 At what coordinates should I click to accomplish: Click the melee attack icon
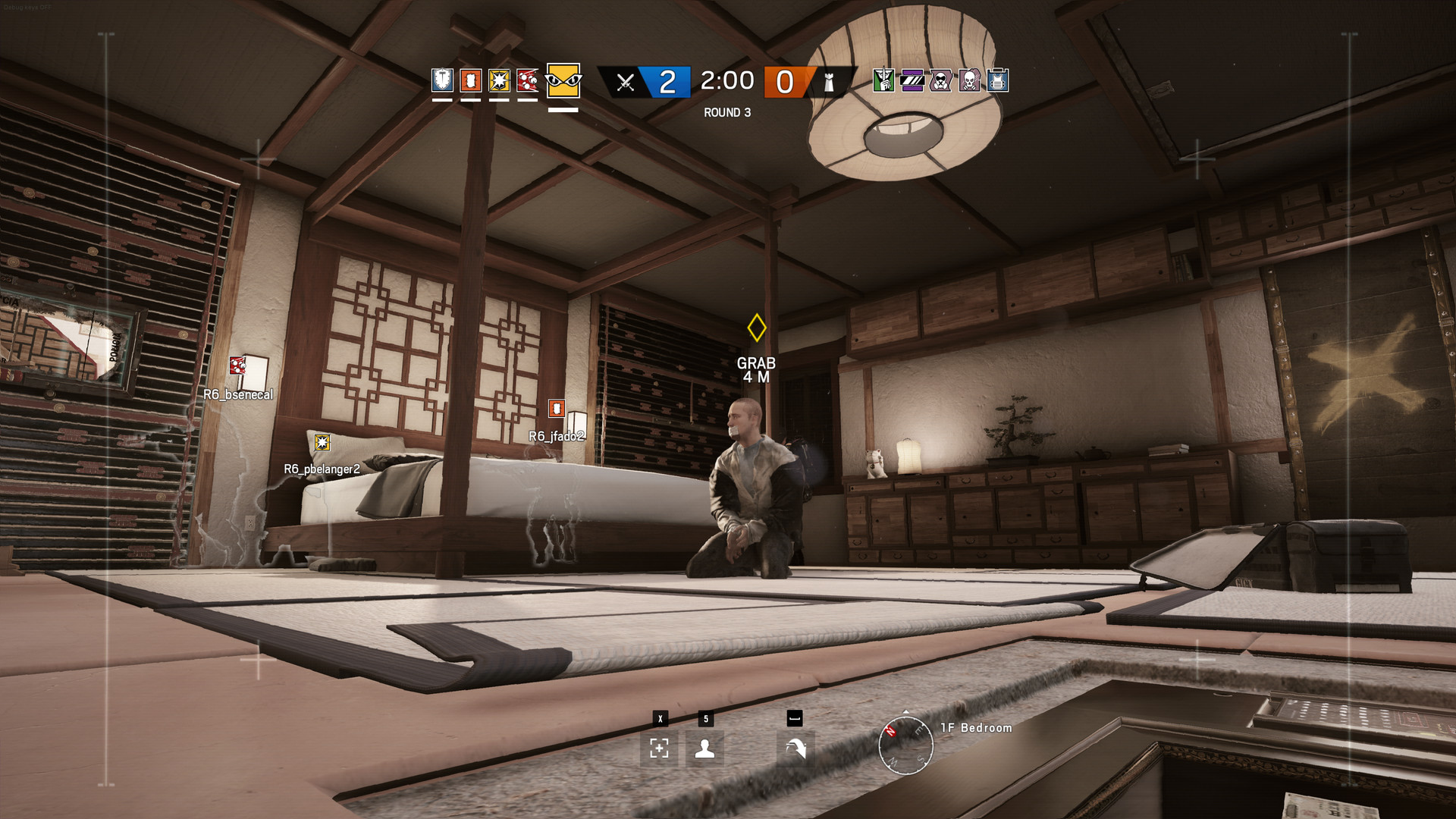point(793,748)
